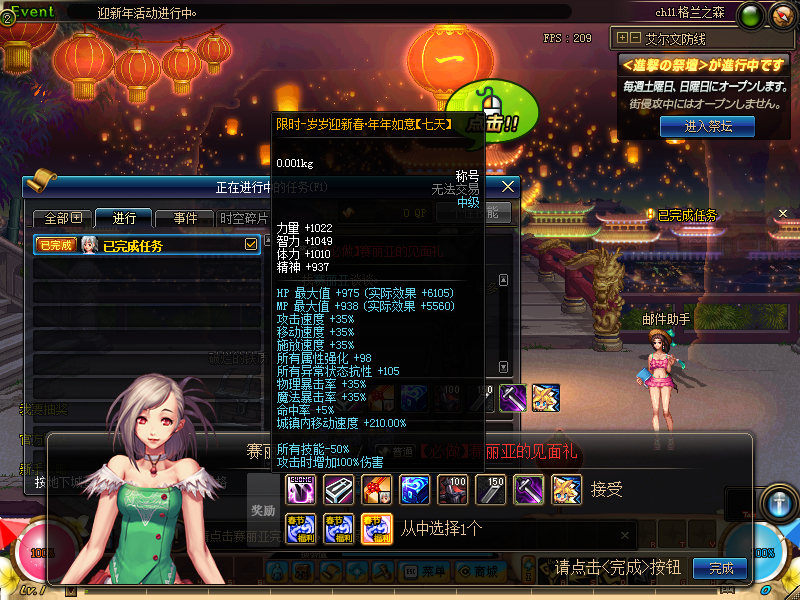Enter the altar via 进入祭坛 button
This screenshot has height=600, width=800.
707,126
